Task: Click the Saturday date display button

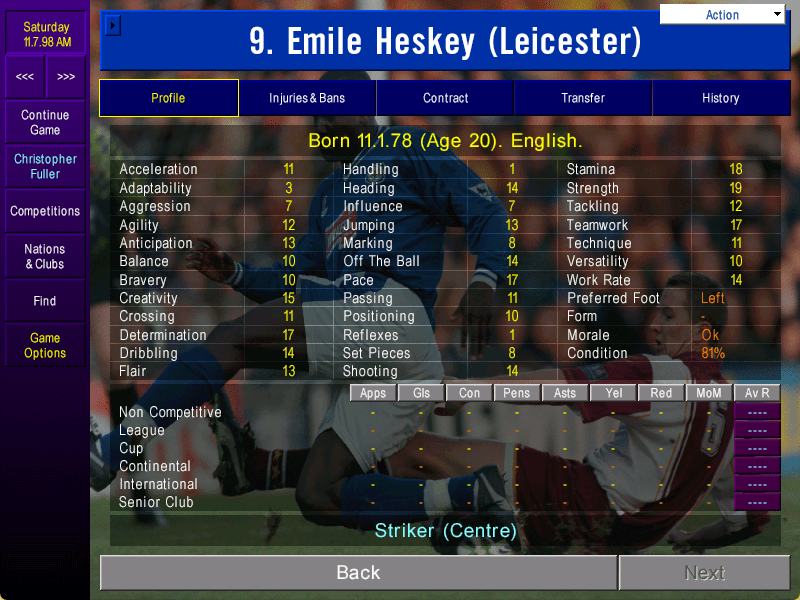Action: (45, 35)
